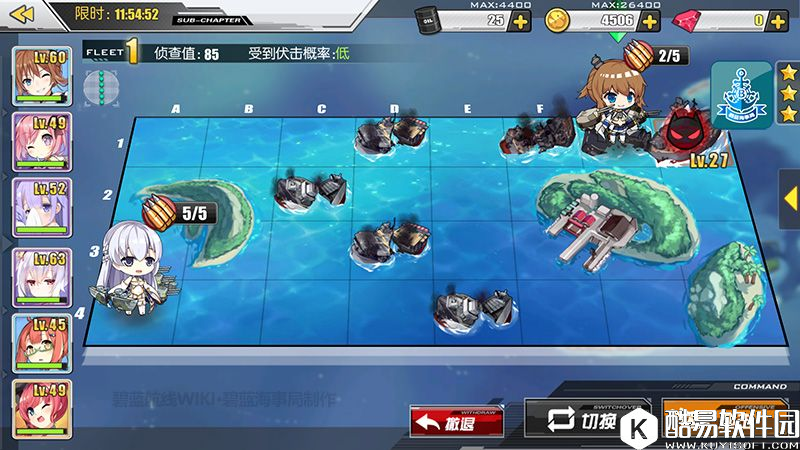Select the Lv.45 ship portrait
Viewport: 800px width, 450px height.
[41, 340]
